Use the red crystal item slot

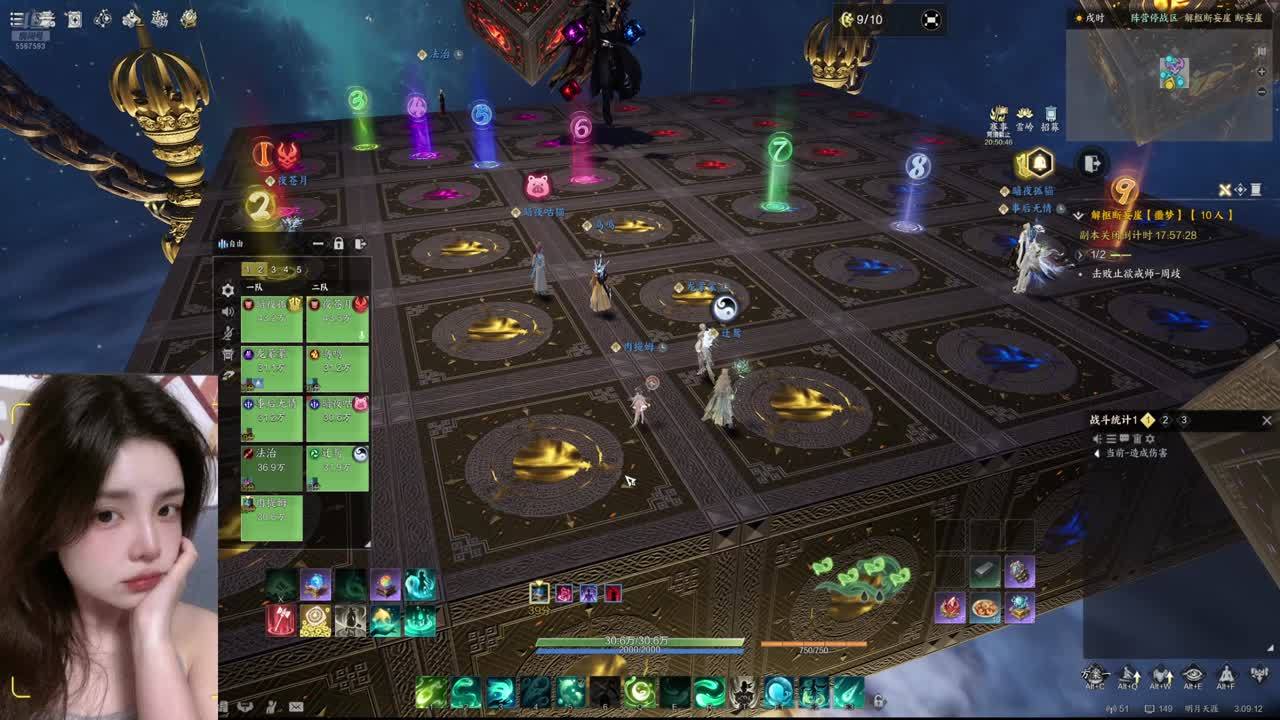click(x=950, y=607)
